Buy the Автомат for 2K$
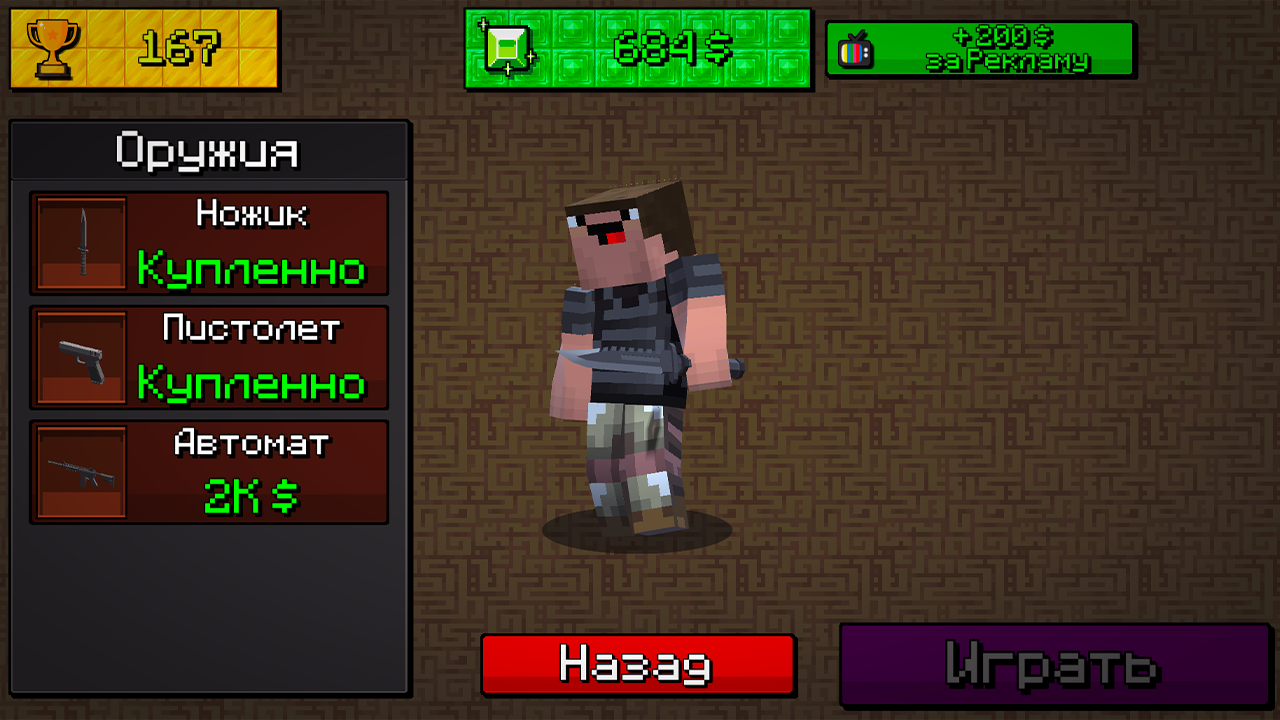 click(x=210, y=471)
